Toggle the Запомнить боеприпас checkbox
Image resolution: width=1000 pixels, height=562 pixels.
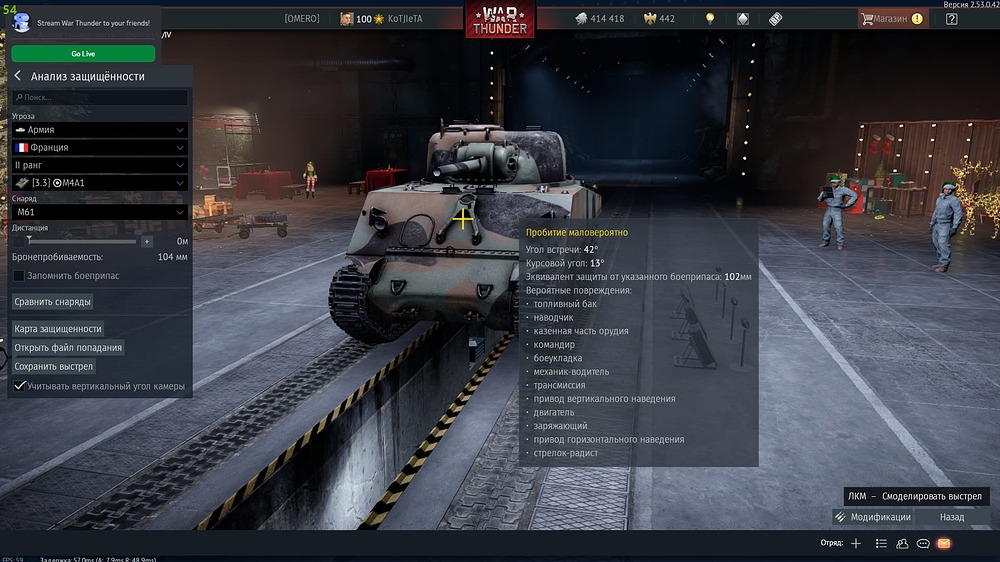tap(19, 275)
